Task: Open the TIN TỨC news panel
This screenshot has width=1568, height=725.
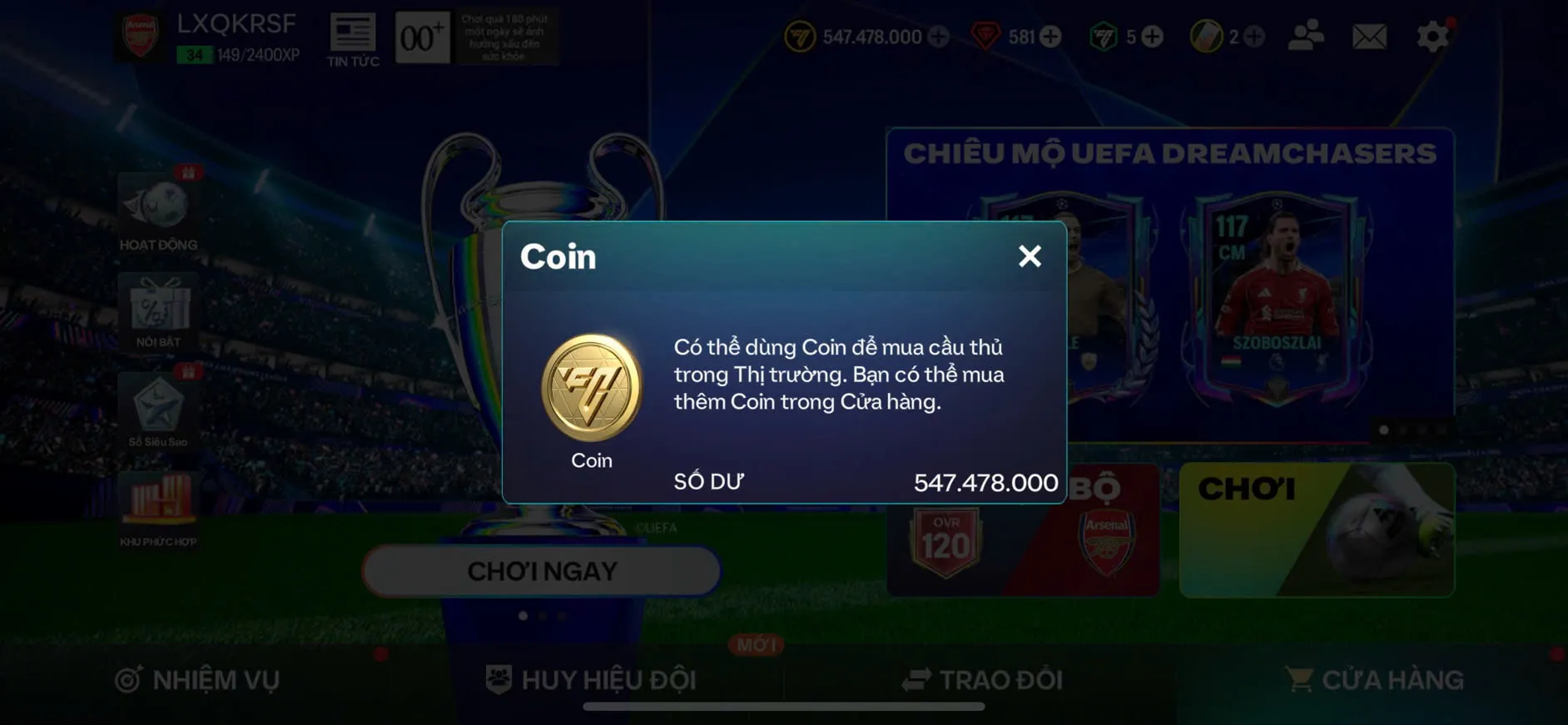Action: (353, 35)
